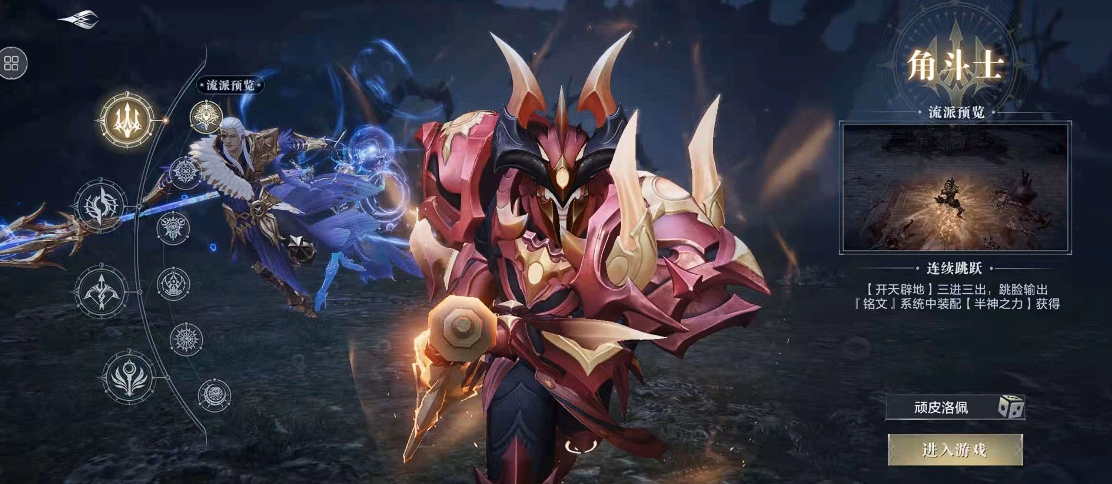
Task: Click the 进入游戏 enter game button
Action: click(x=954, y=450)
